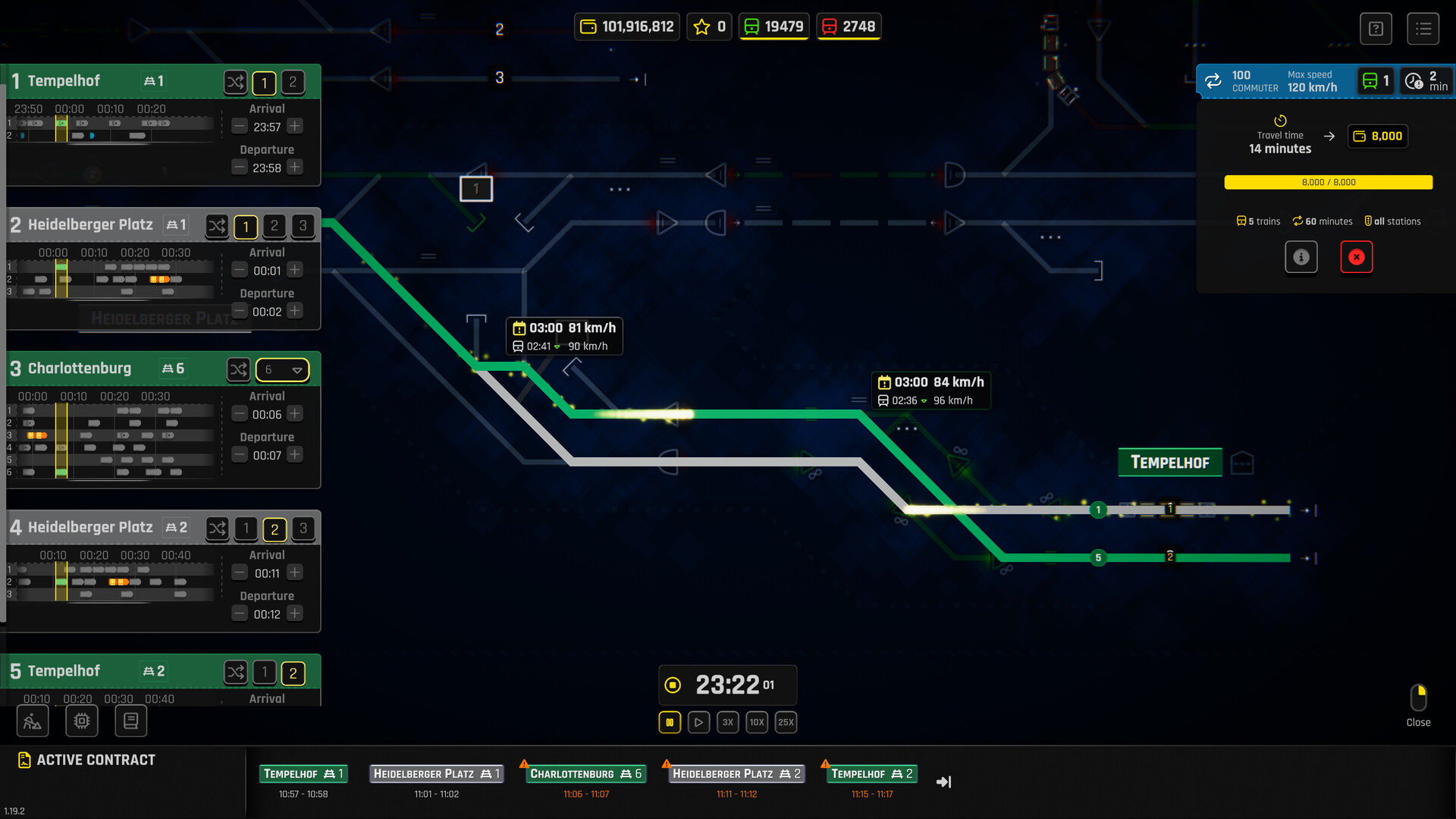Open the construction/track editing tool
The height and width of the screenshot is (819, 1456).
pos(32,720)
